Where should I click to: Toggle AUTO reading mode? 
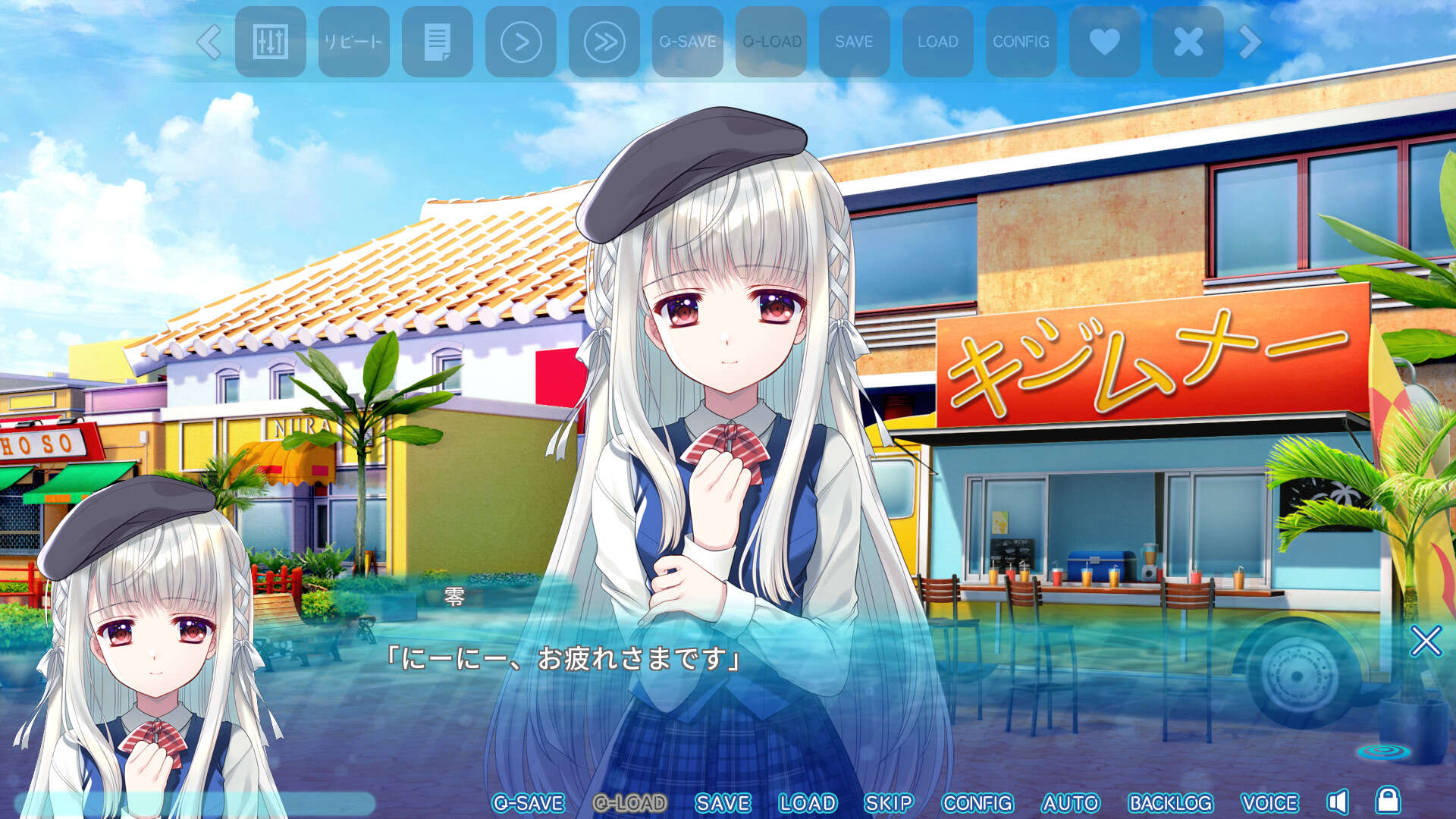(x=1071, y=802)
